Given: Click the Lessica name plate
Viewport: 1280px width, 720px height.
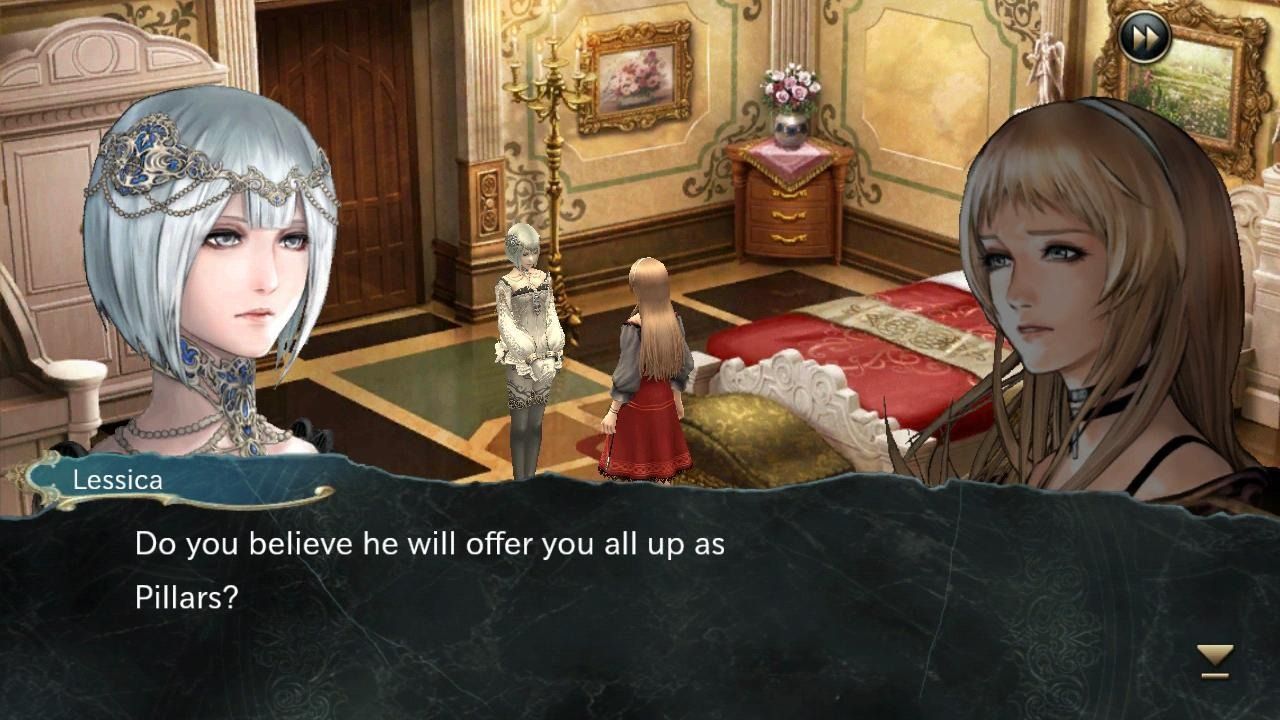Looking at the screenshot, I should (x=118, y=482).
